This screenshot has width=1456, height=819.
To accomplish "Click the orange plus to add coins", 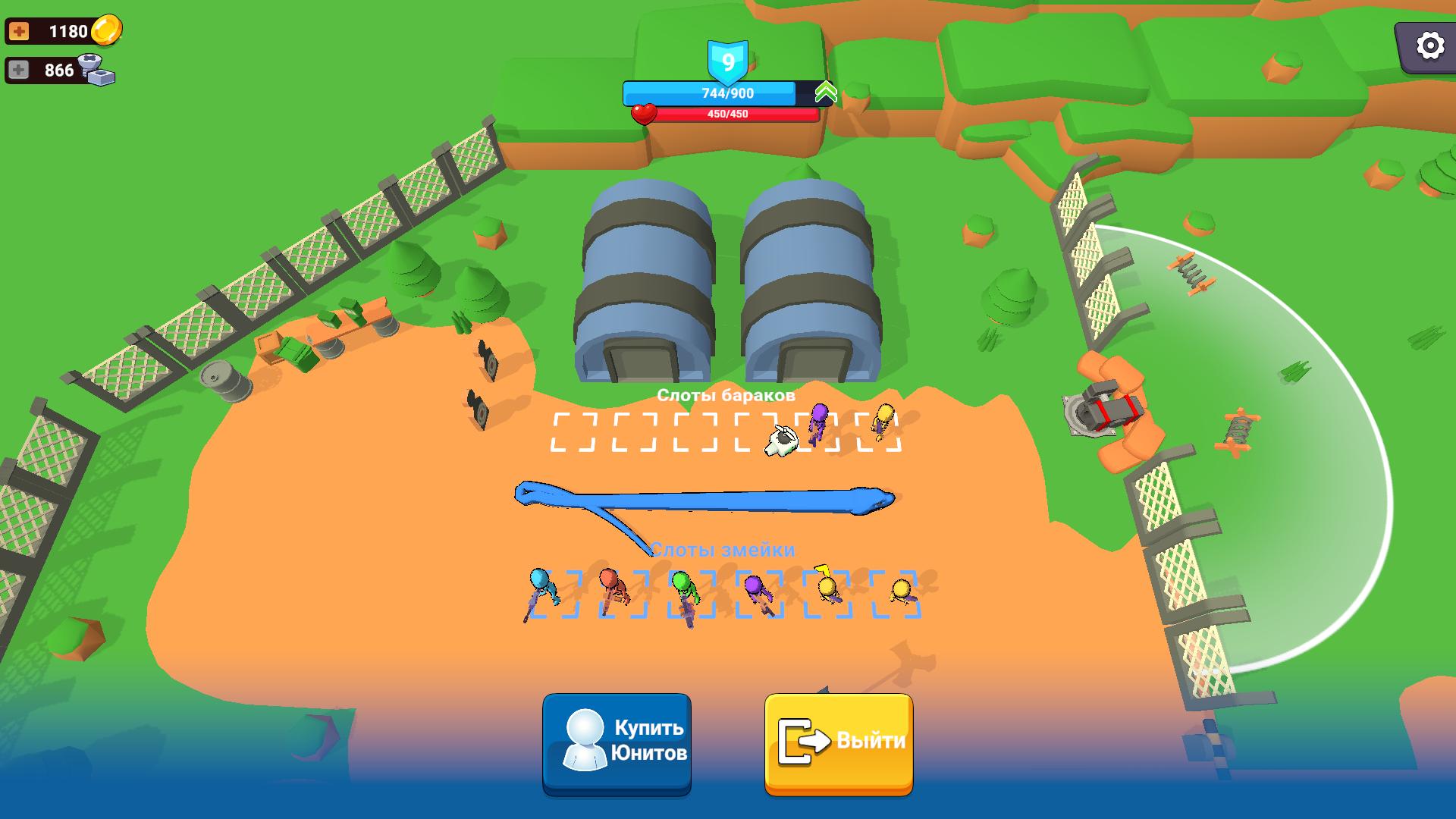I will [x=20, y=31].
